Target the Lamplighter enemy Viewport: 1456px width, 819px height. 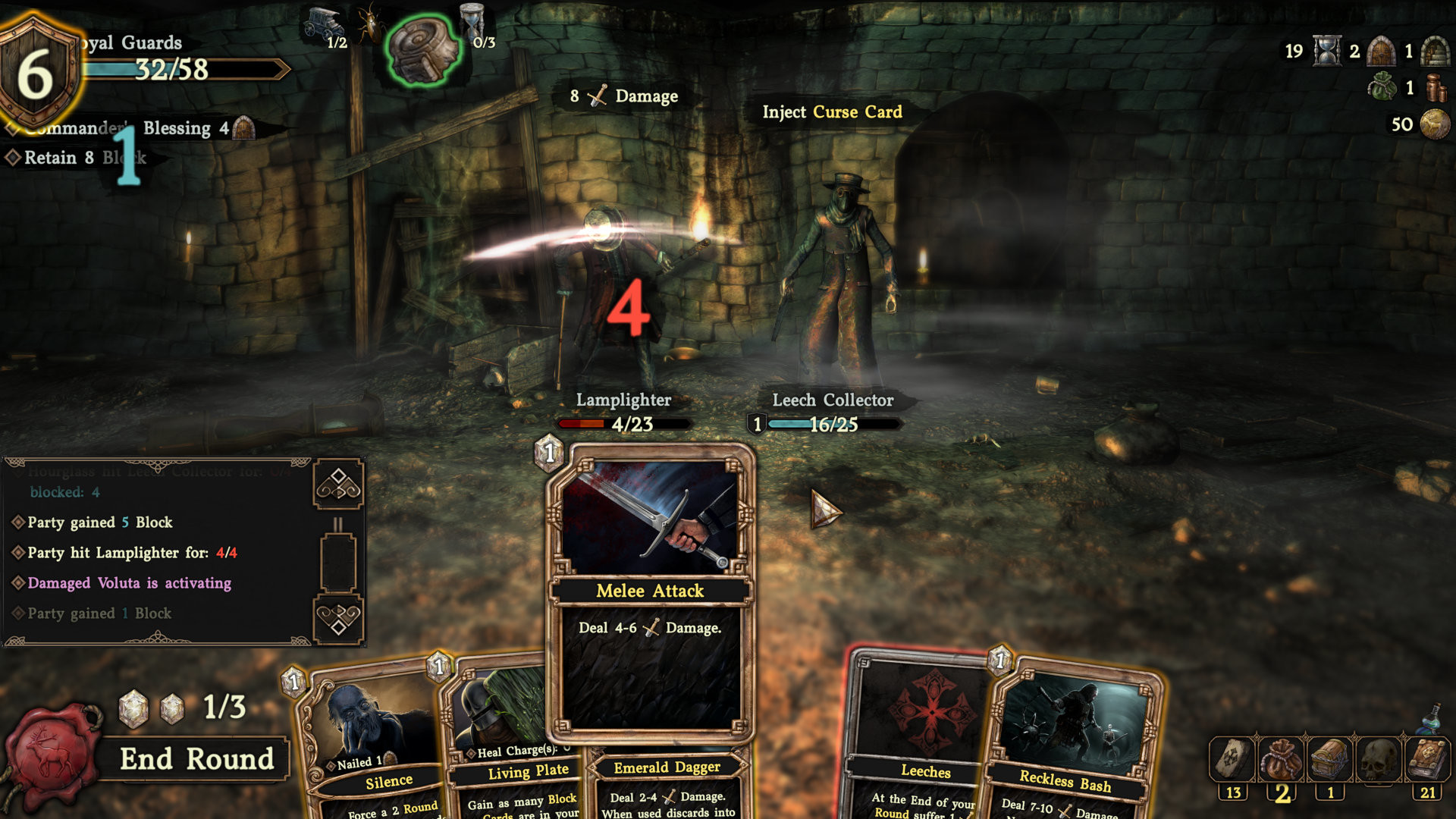[x=618, y=303]
